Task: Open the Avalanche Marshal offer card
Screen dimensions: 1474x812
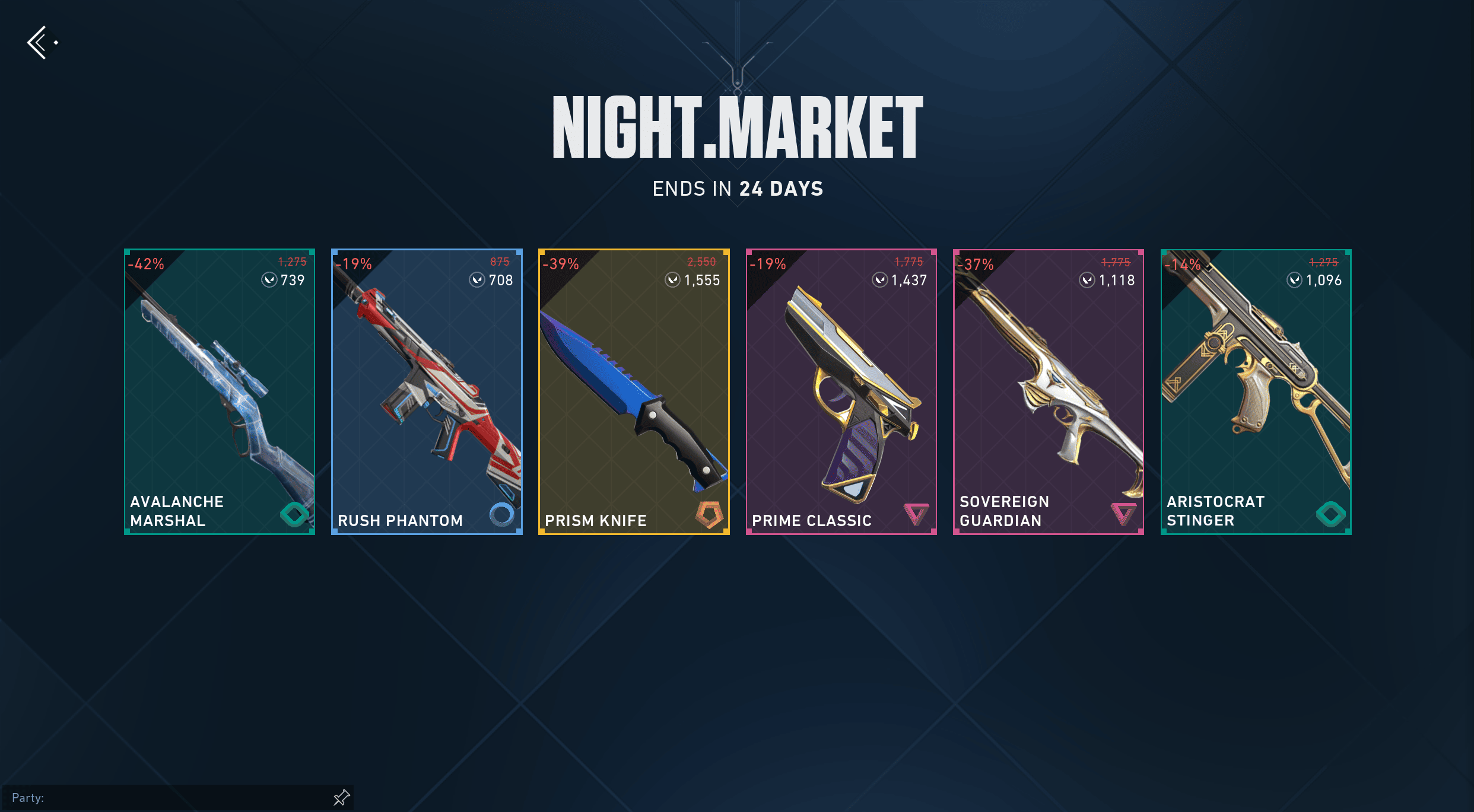Action: click(219, 391)
